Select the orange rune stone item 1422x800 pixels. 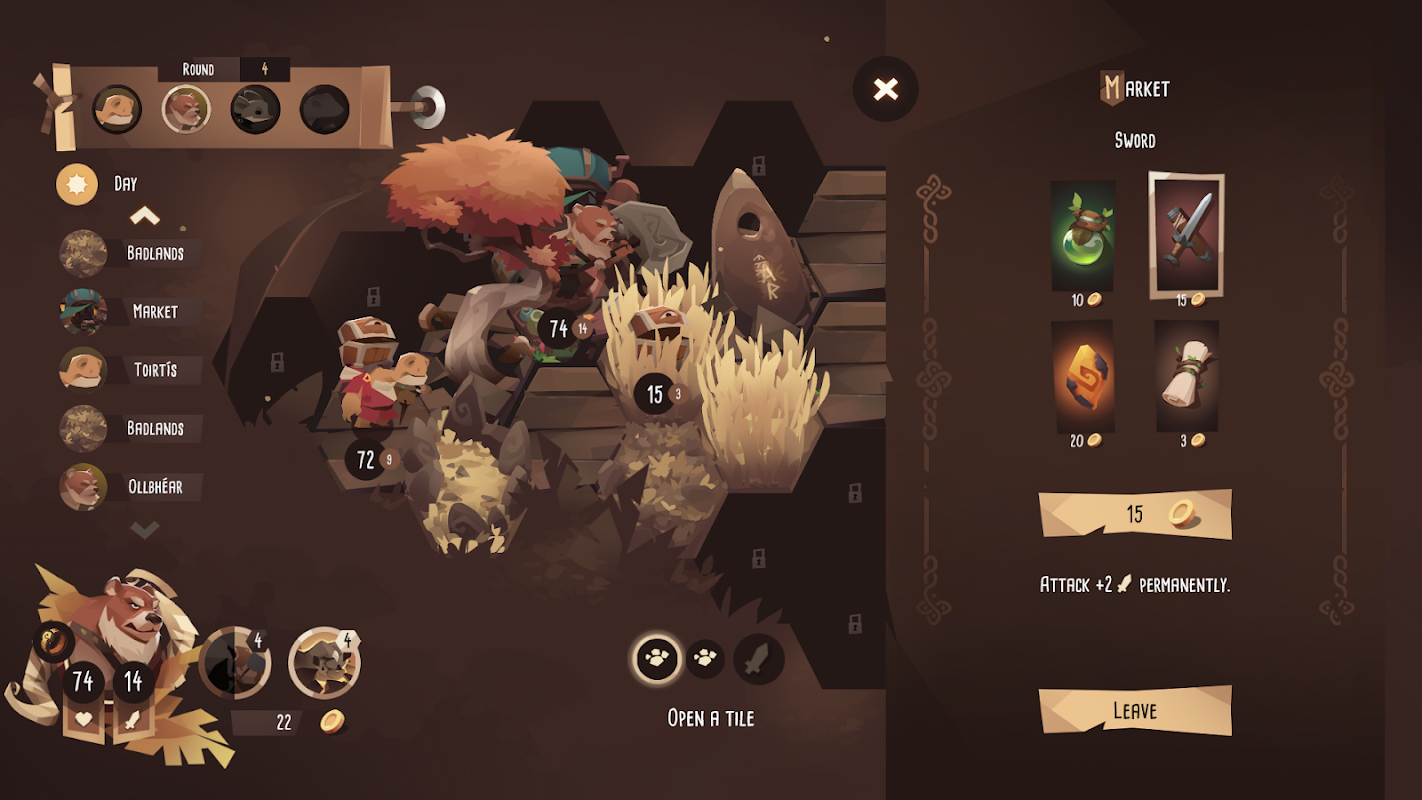[1083, 376]
